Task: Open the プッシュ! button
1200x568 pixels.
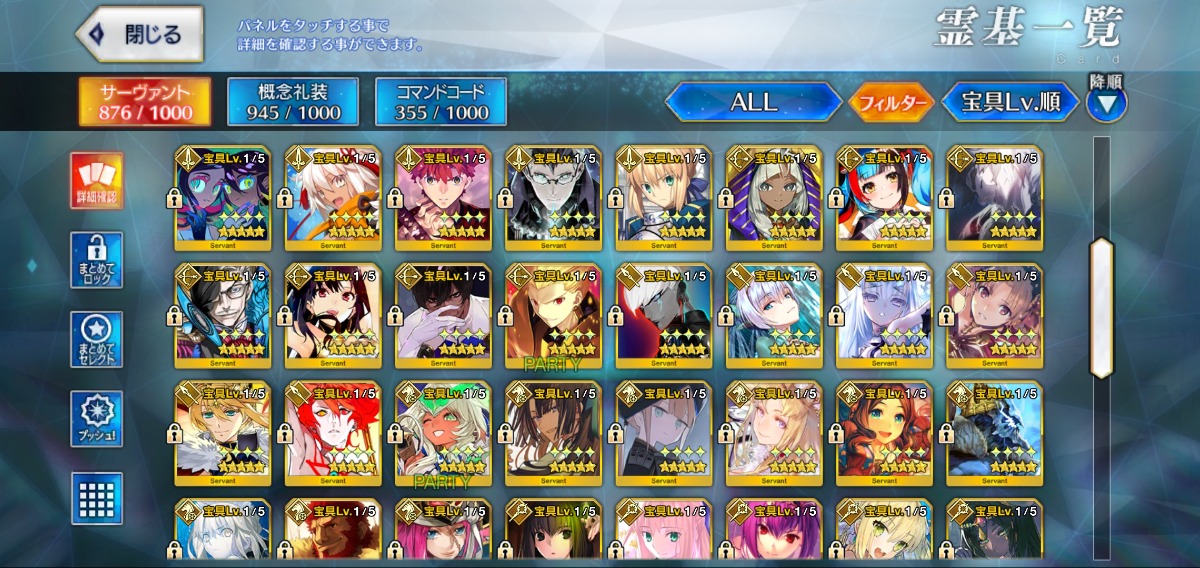Action: point(97,419)
